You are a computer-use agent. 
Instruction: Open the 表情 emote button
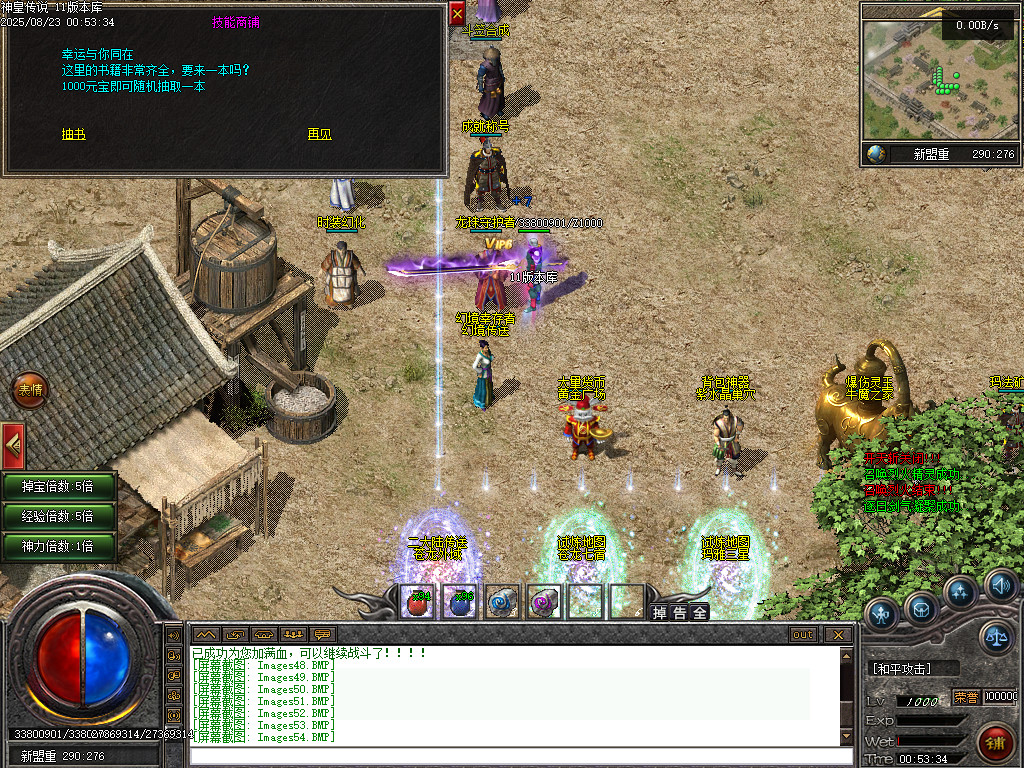30,390
